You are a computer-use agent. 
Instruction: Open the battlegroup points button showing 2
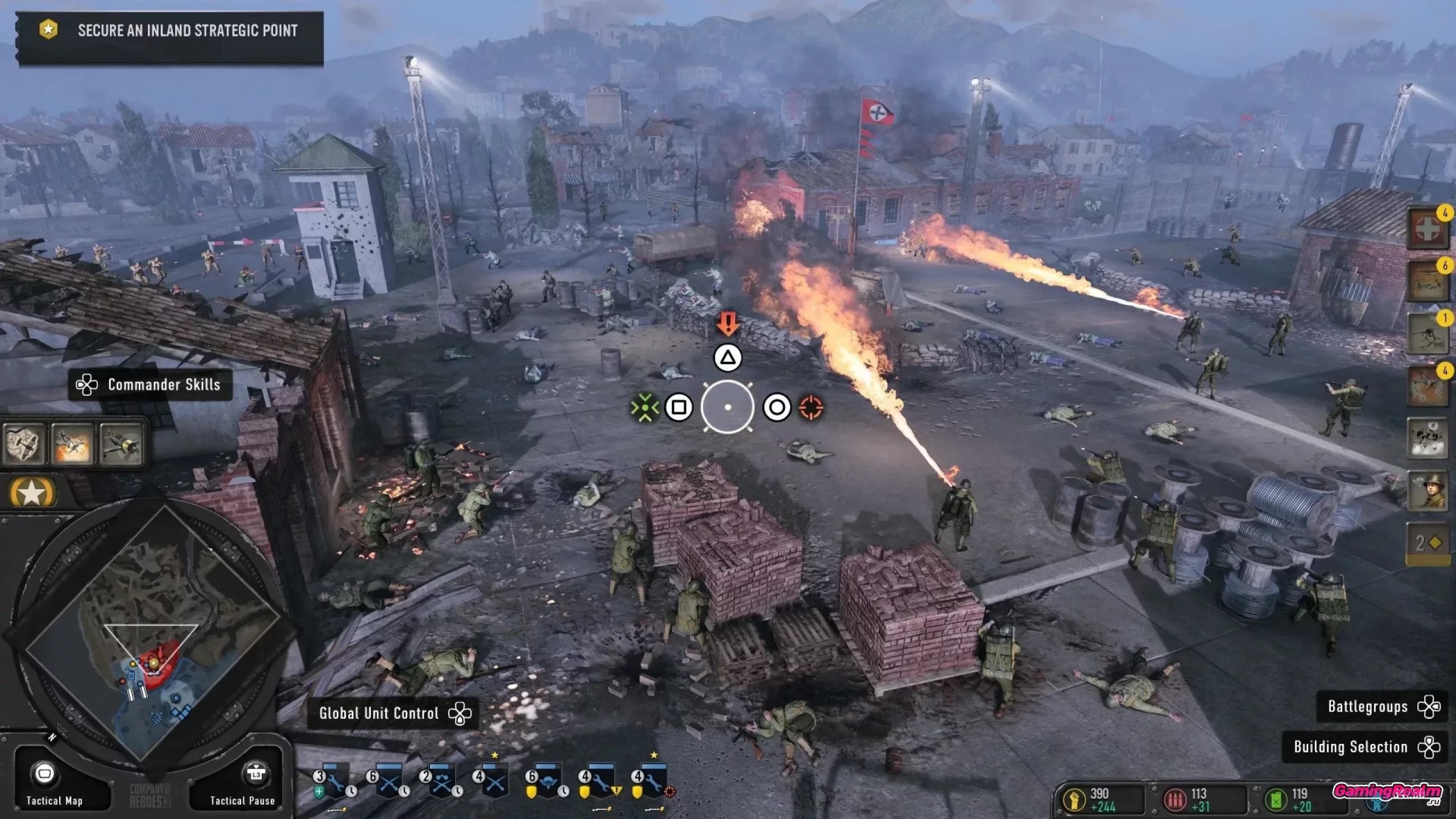pyautogui.click(x=1427, y=543)
